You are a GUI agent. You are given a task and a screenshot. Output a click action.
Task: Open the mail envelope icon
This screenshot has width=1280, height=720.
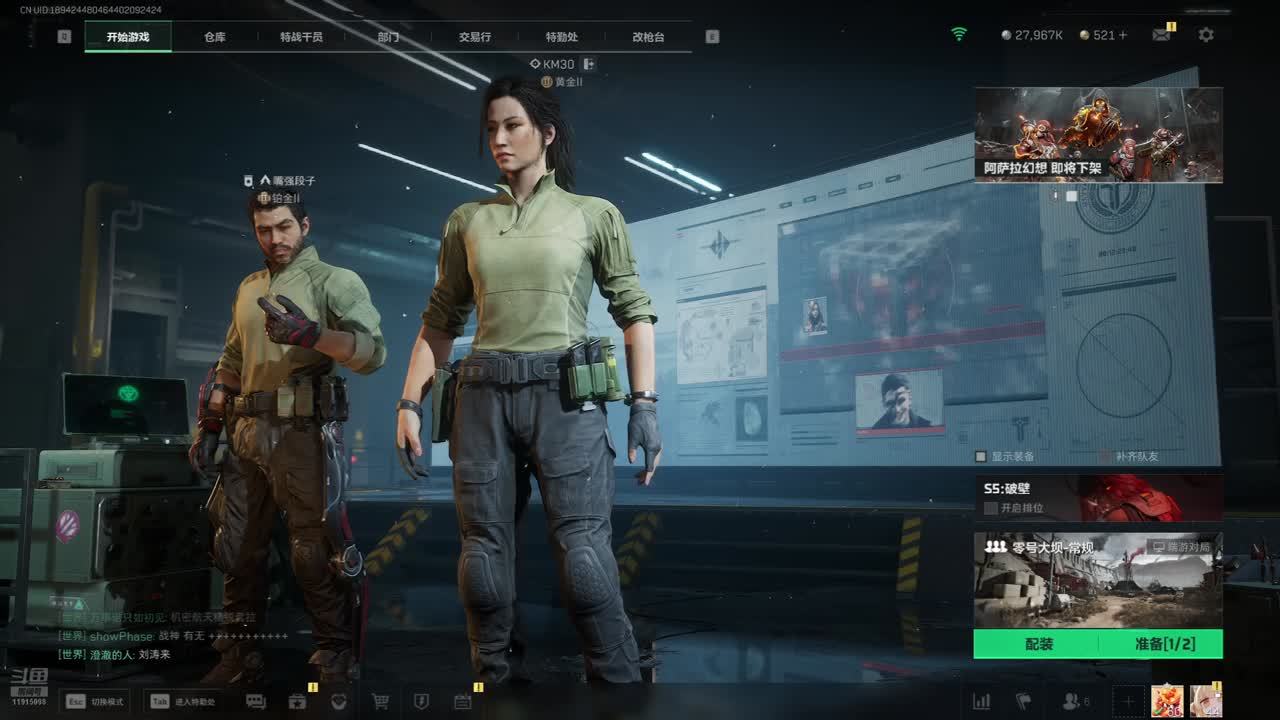pos(1161,35)
